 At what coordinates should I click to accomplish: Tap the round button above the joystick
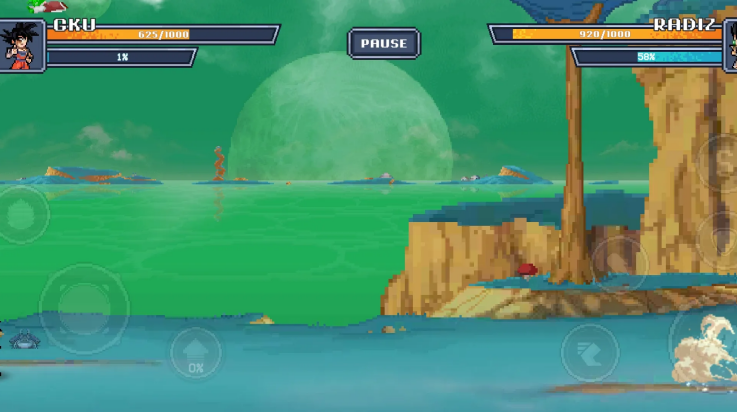click(x=22, y=214)
